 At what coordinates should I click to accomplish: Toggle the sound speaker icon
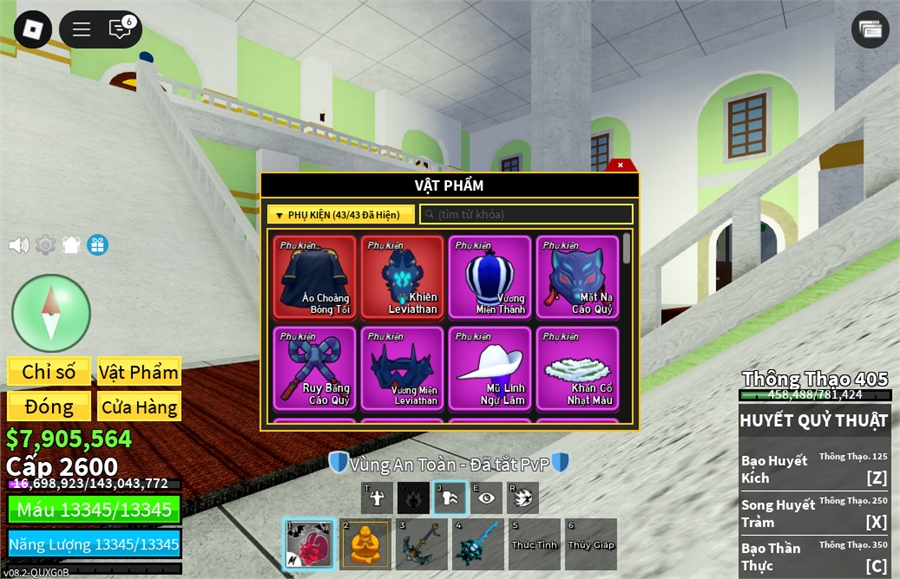[x=19, y=245]
